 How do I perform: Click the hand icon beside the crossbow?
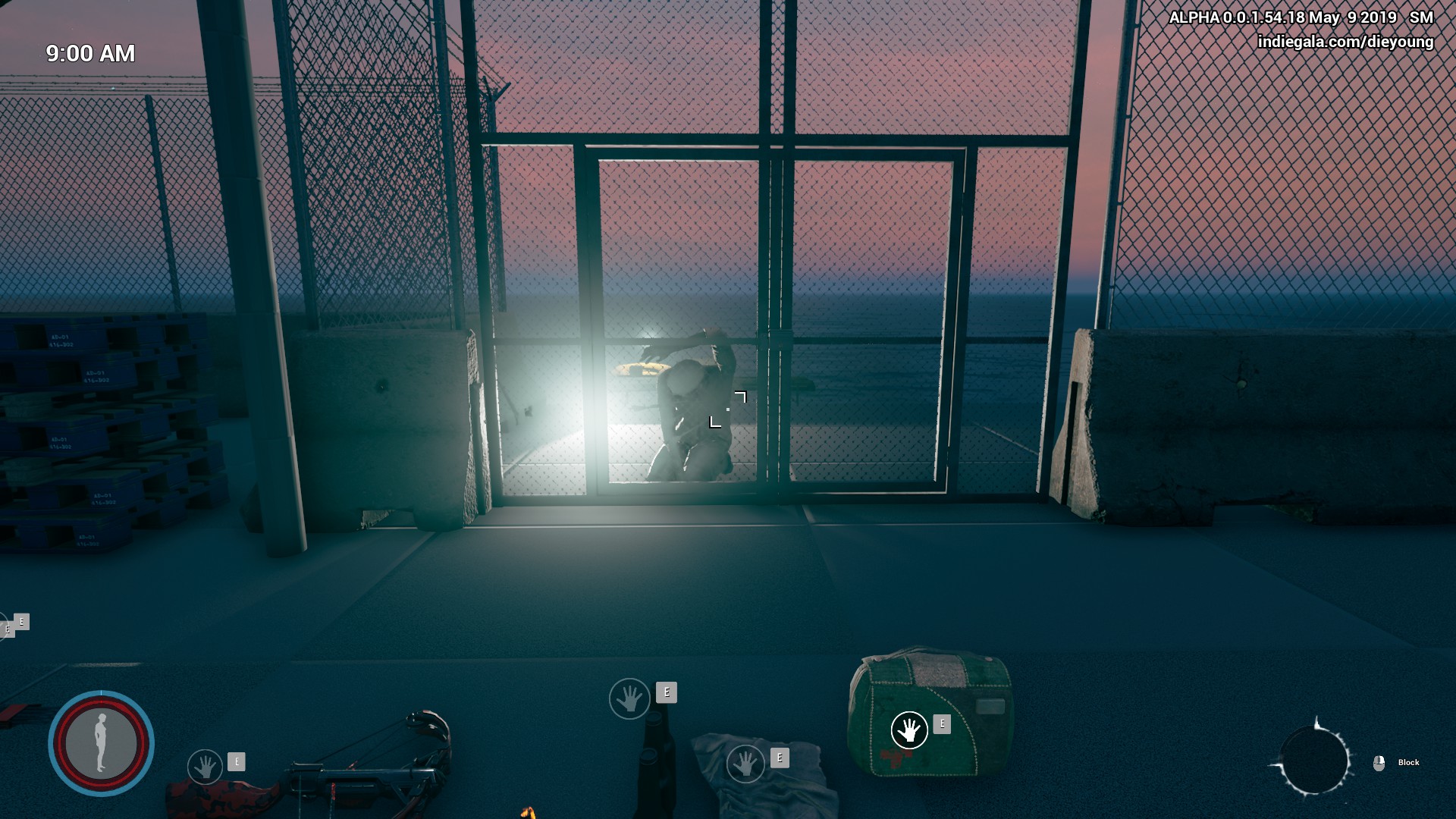(x=205, y=767)
